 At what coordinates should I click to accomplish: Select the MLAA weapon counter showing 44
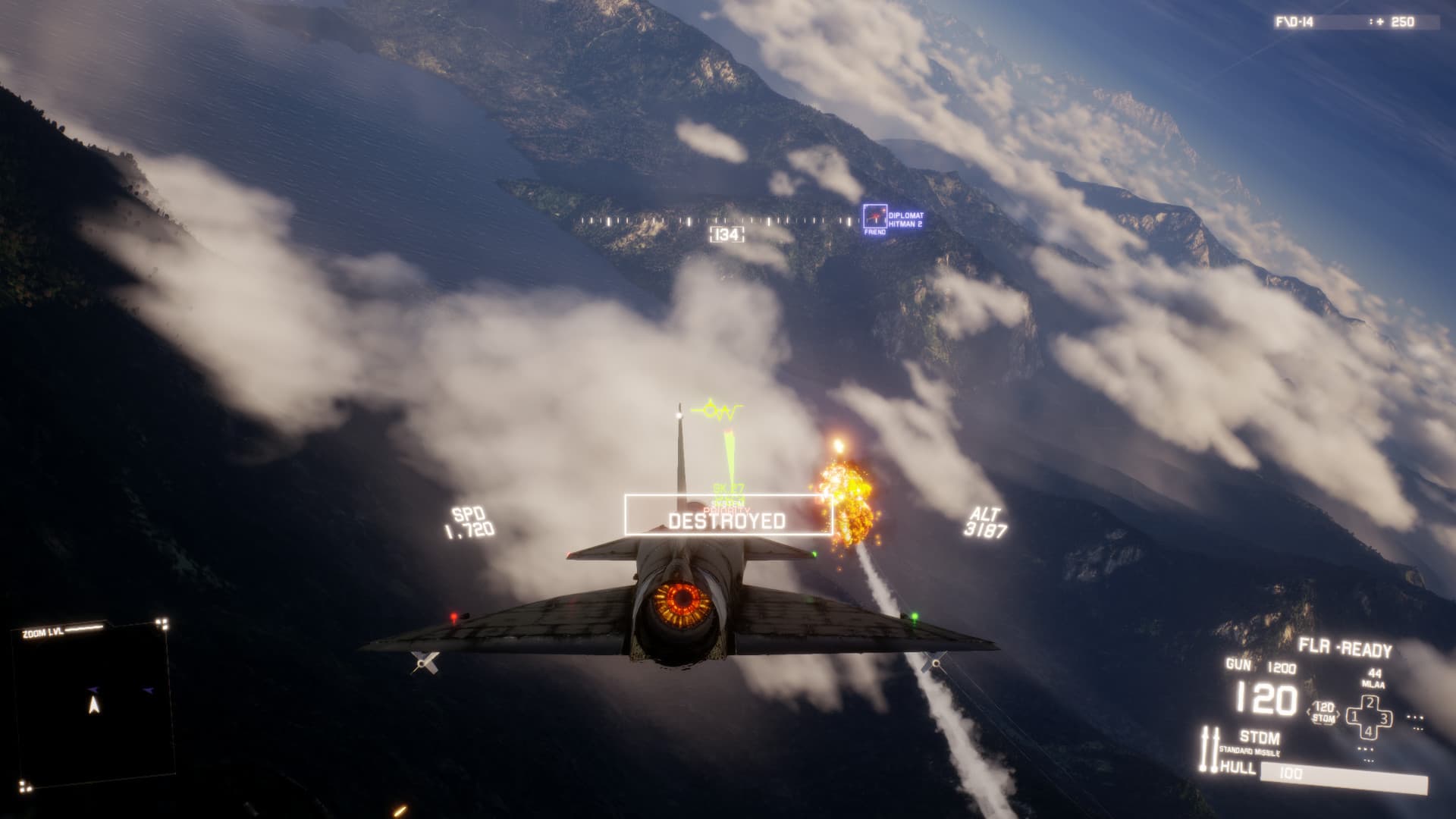1375,679
